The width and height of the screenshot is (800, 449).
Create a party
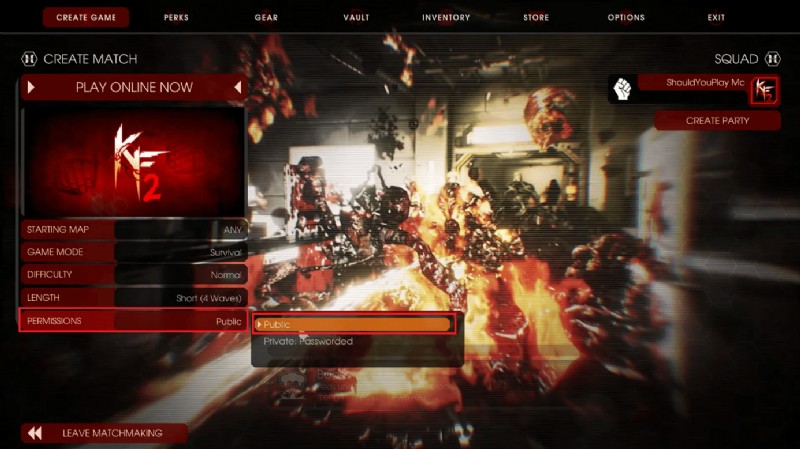tap(717, 120)
